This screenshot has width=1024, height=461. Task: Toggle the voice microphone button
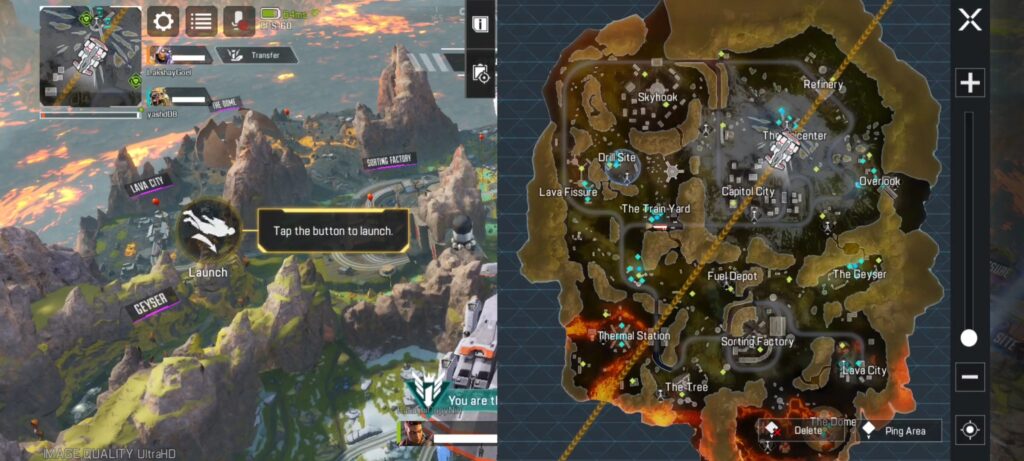click(238, 20)
